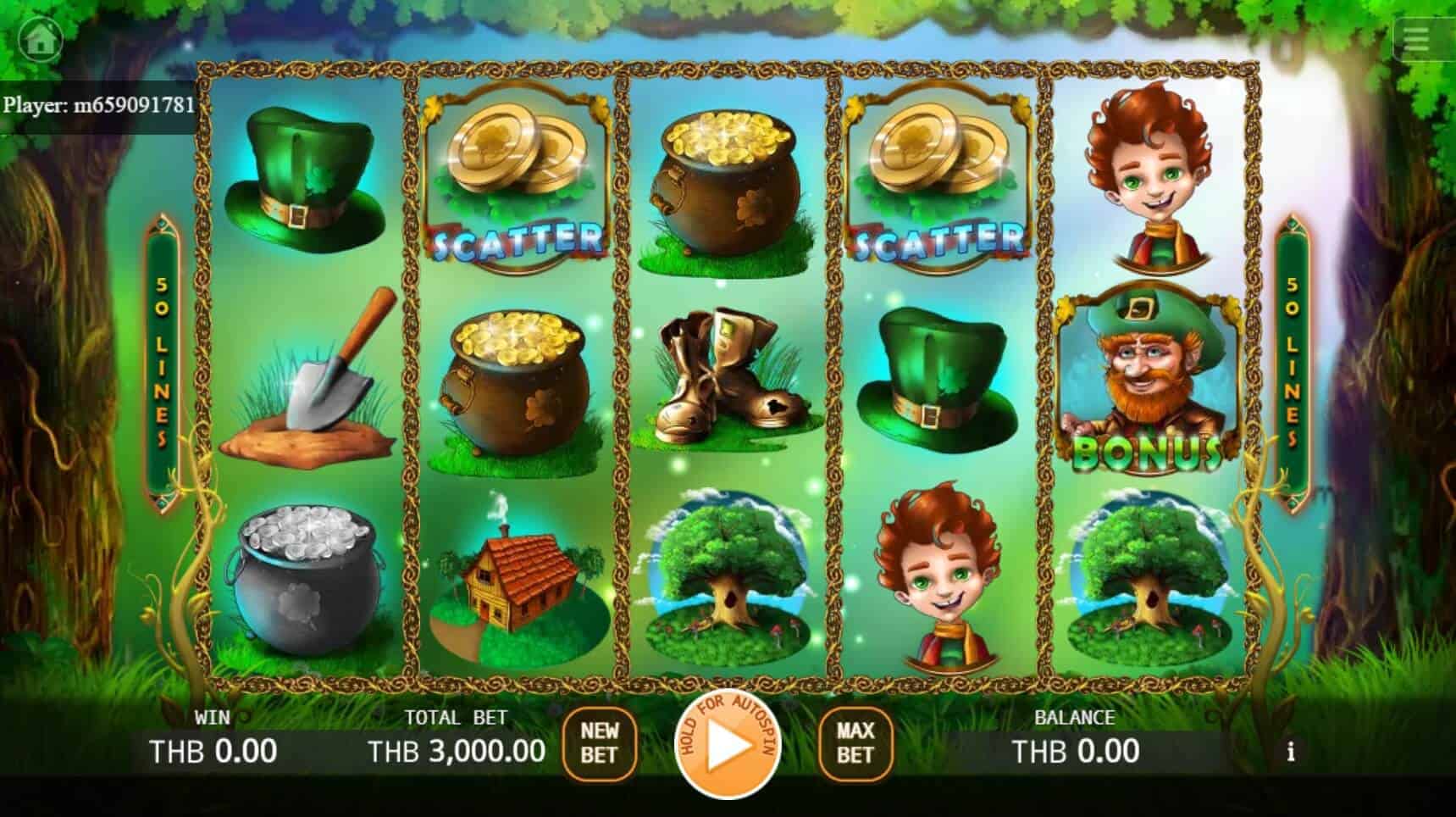The width and height of the screenshot is (1456, 817).
Task: Click the Player ID label in the top-left
Action: tap(99, 106)
